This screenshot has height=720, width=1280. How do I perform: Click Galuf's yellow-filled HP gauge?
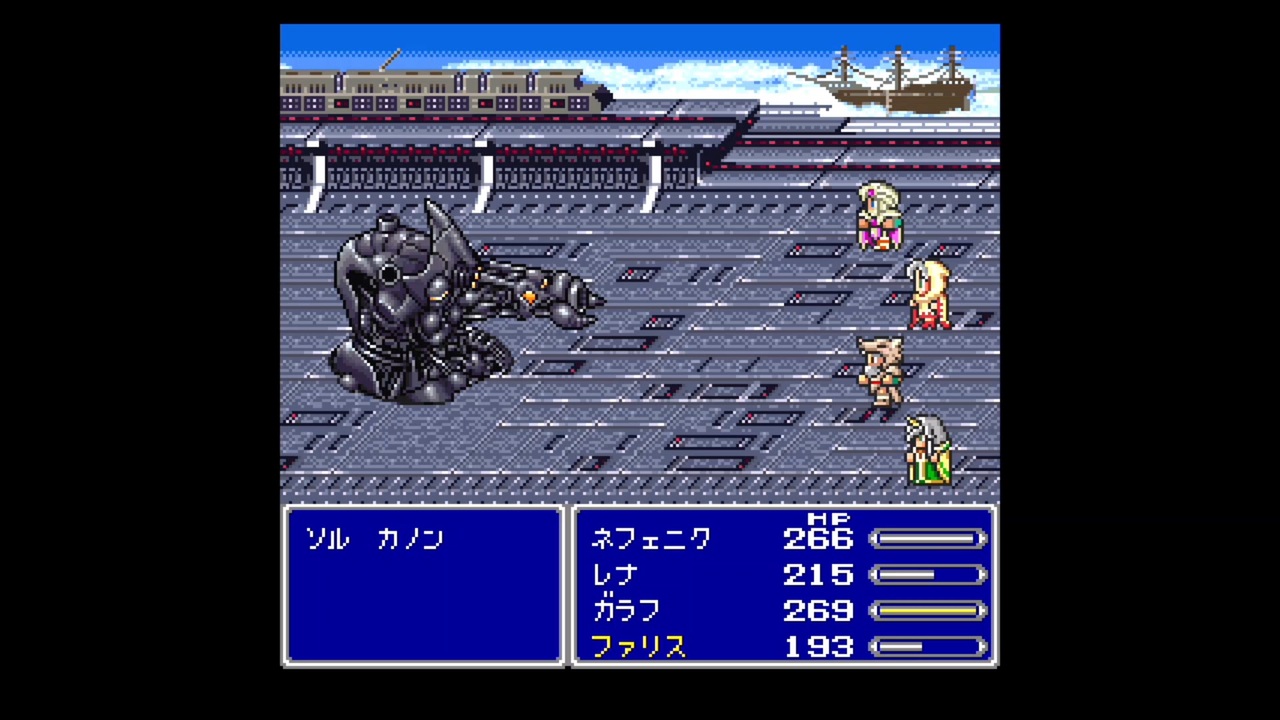928,611
